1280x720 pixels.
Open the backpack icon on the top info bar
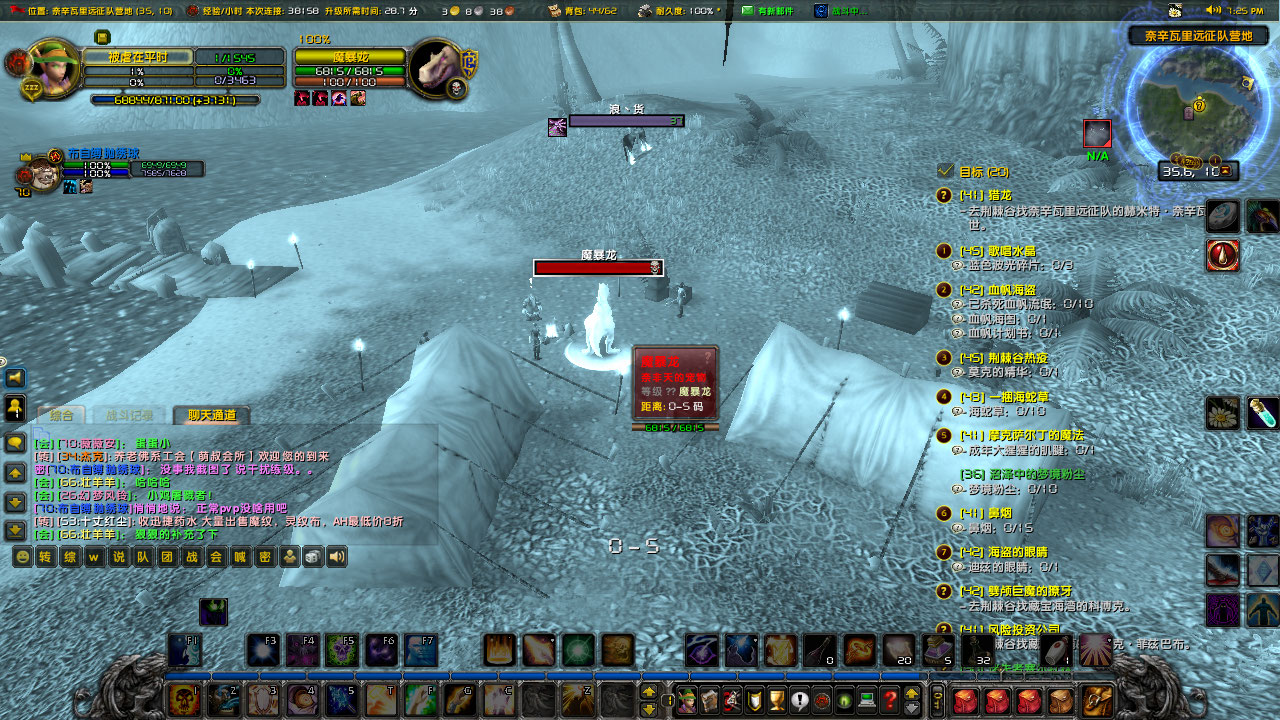(554, 11)
